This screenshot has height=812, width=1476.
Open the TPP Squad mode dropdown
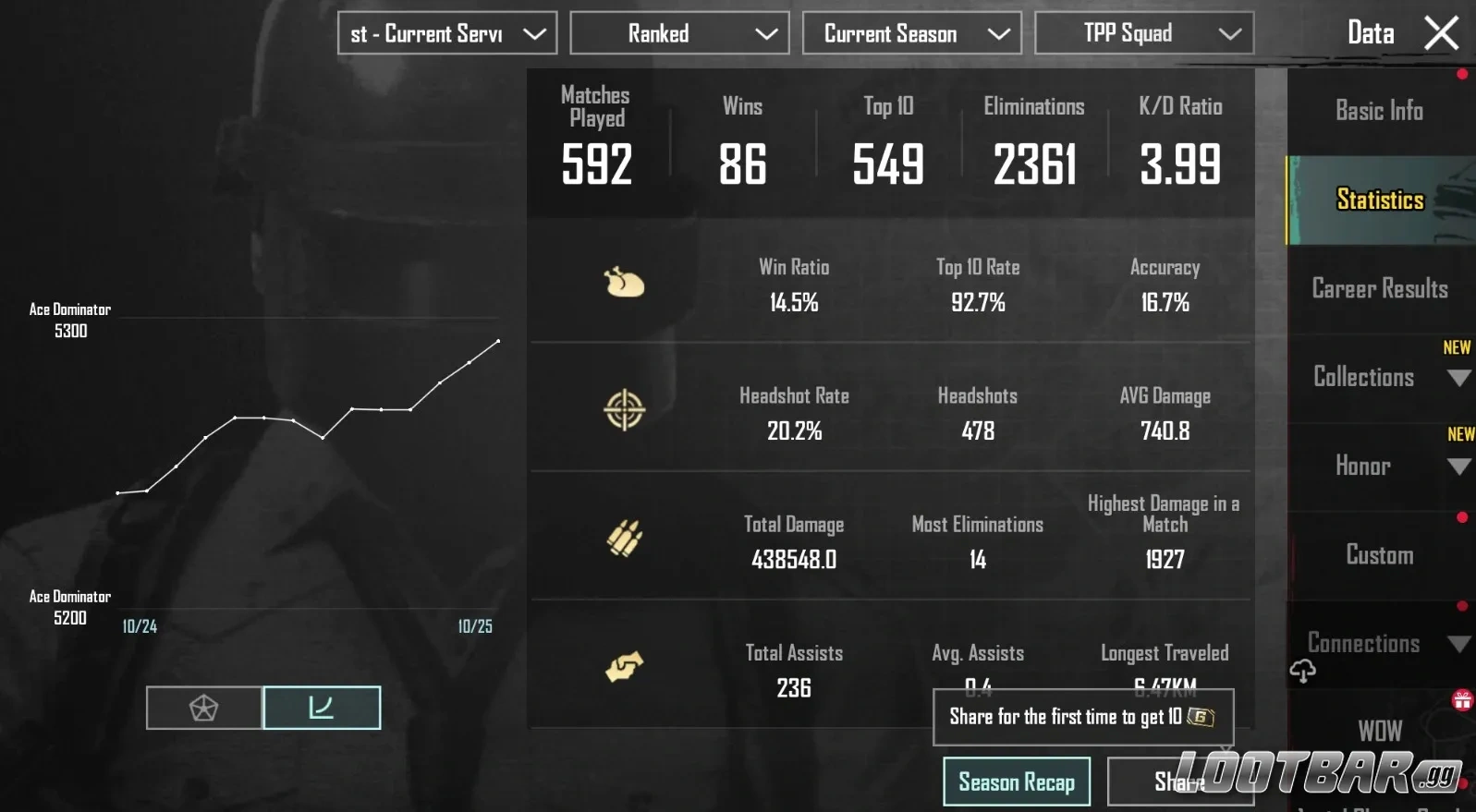(1144, 33)
